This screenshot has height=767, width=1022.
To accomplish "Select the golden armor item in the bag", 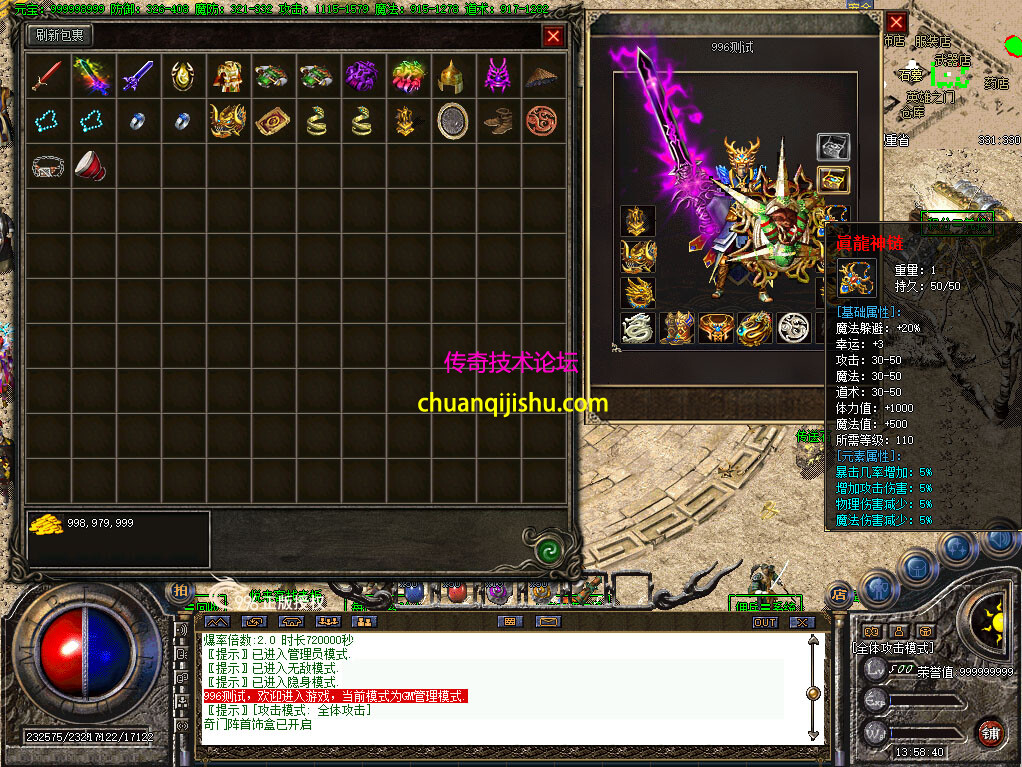I will (x=228, y=76).
